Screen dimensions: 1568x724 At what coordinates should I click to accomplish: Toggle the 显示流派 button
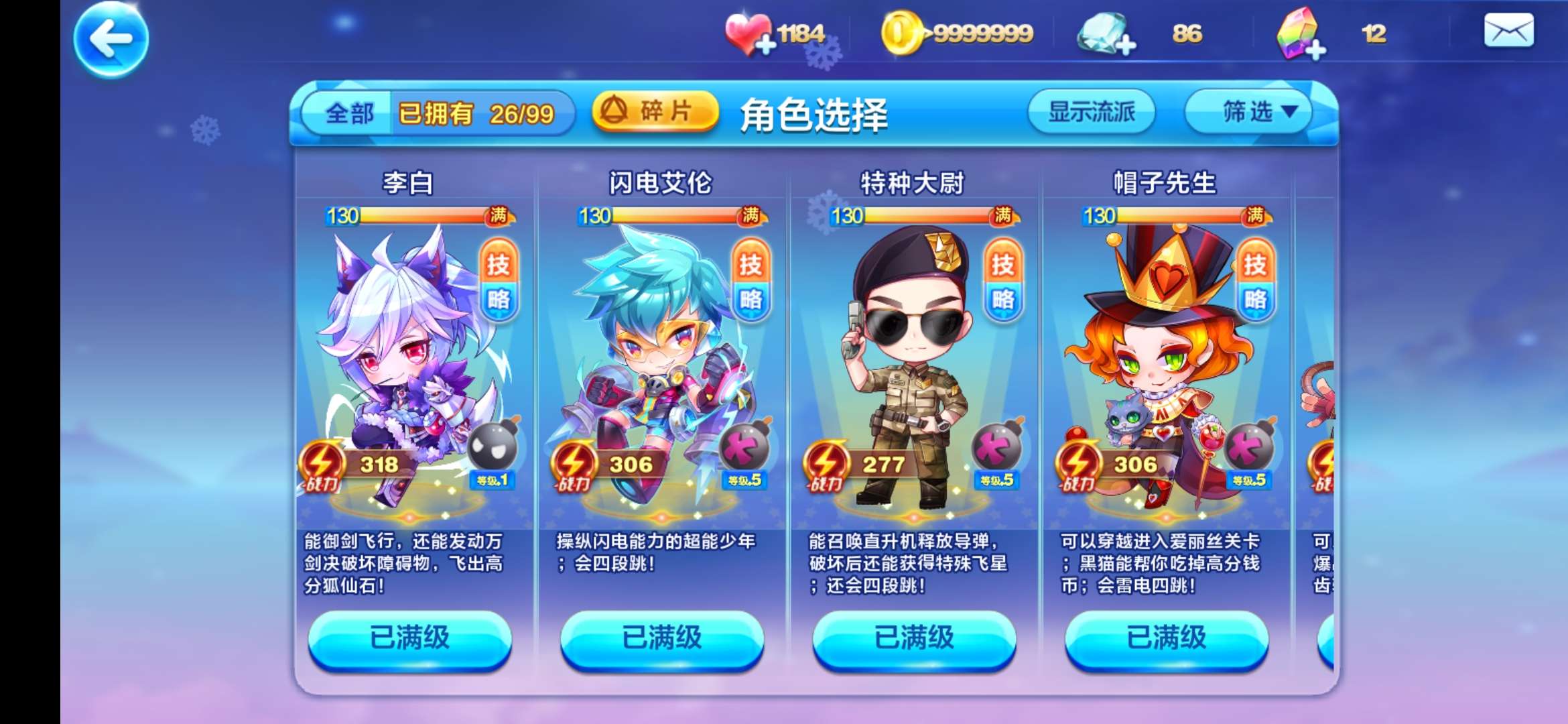[x=1091, y=111]
